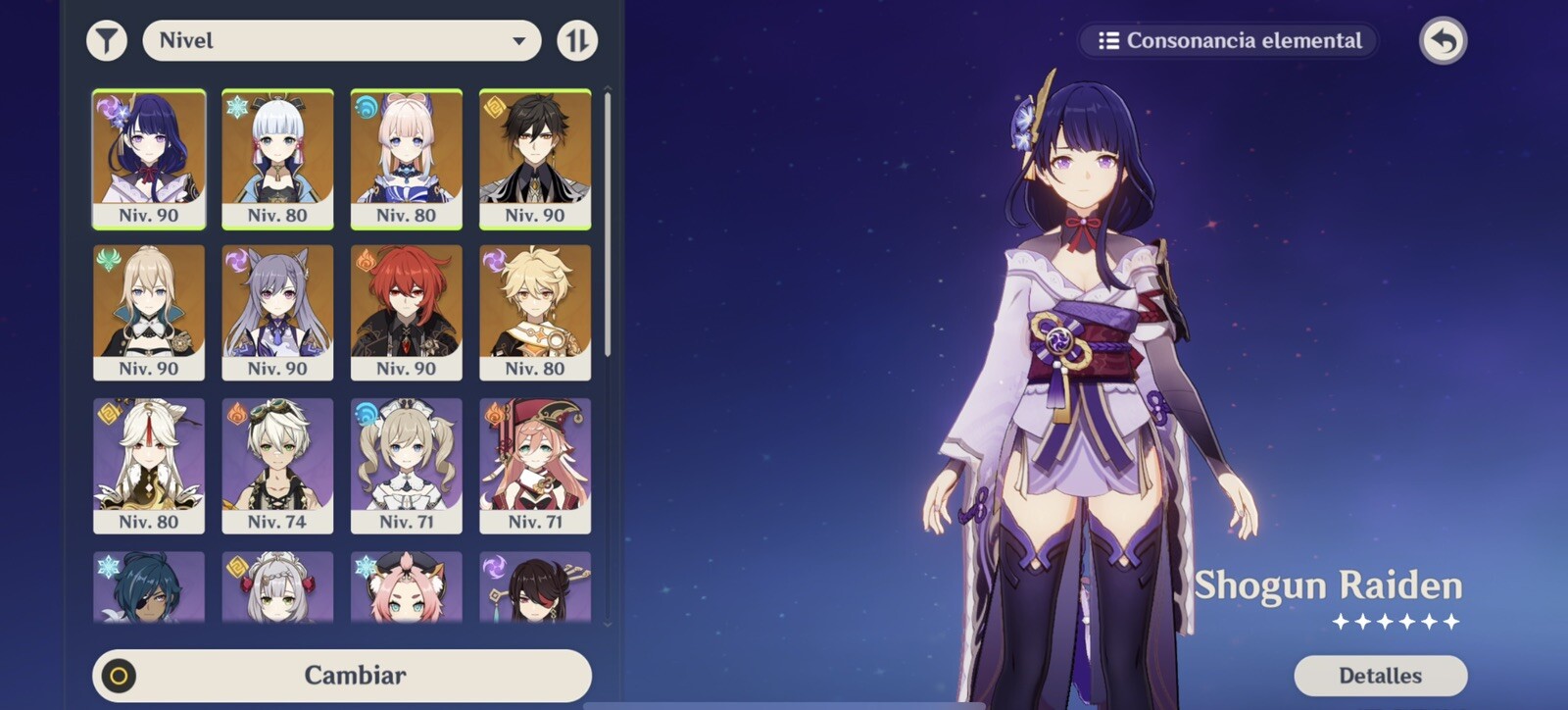Select Diluc's red-haired portrait

click(406, 312)
